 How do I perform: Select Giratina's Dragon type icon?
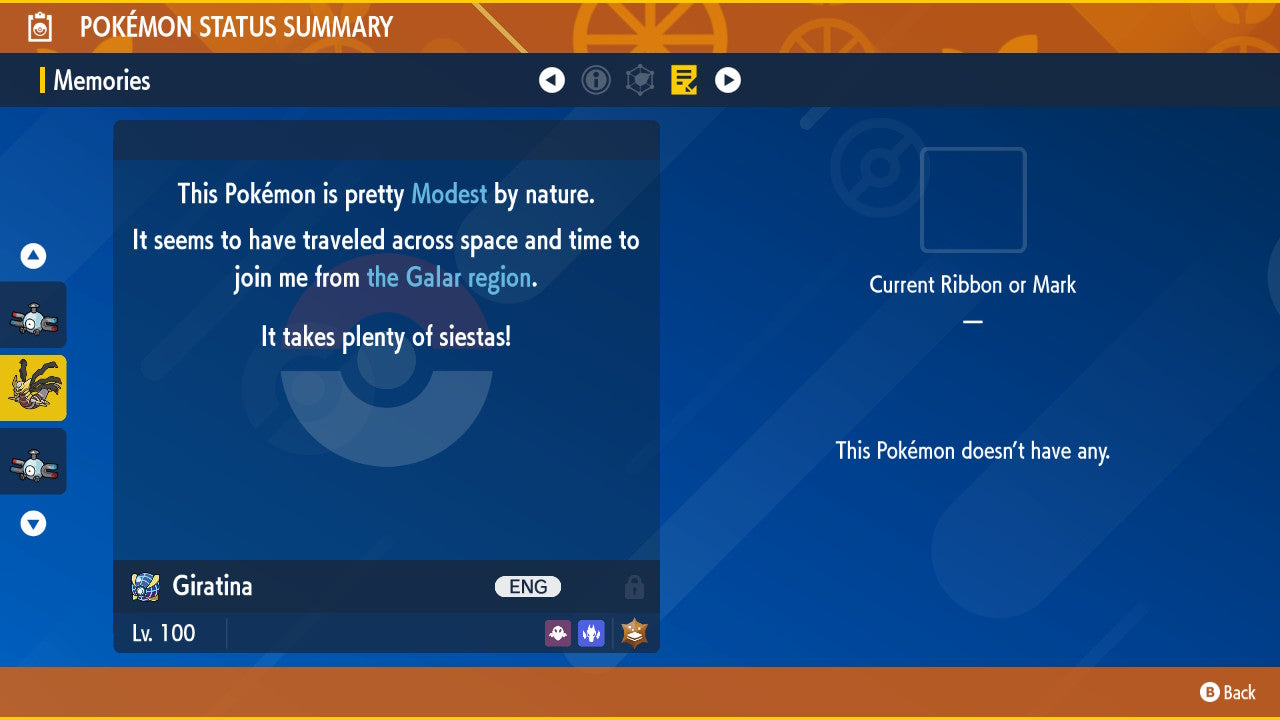[591, 633]
